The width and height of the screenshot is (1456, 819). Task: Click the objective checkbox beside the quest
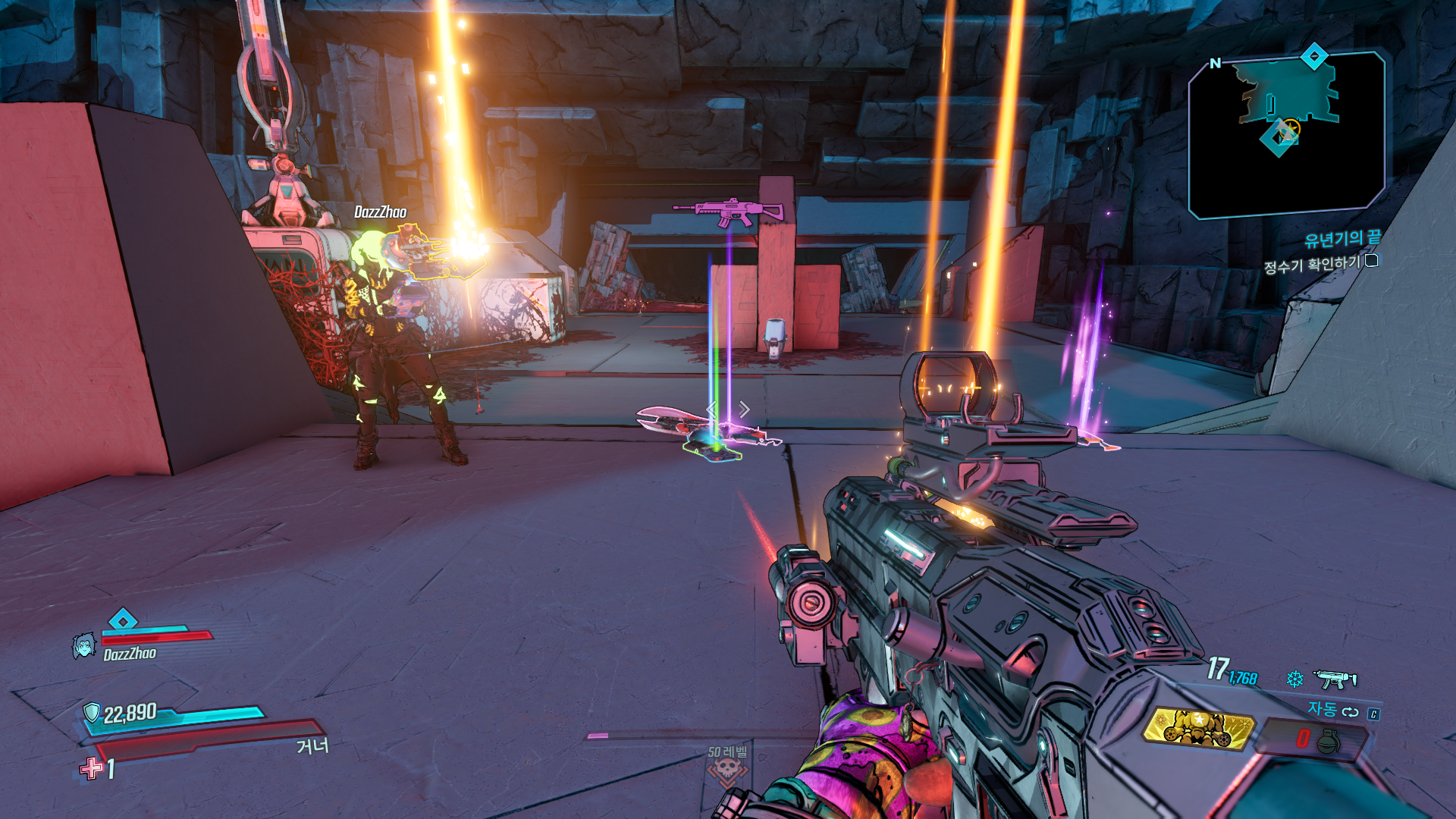(x=1372, y=261)
